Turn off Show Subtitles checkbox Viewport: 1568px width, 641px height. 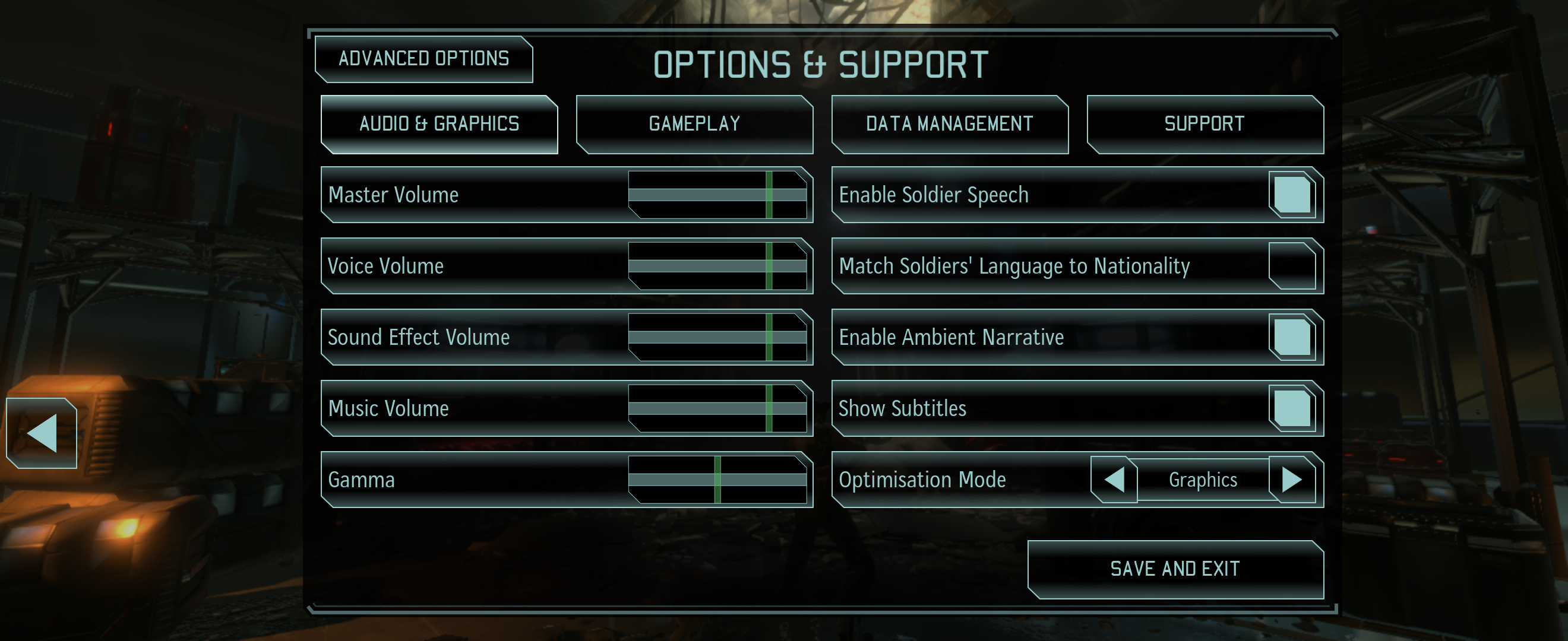1292,408
